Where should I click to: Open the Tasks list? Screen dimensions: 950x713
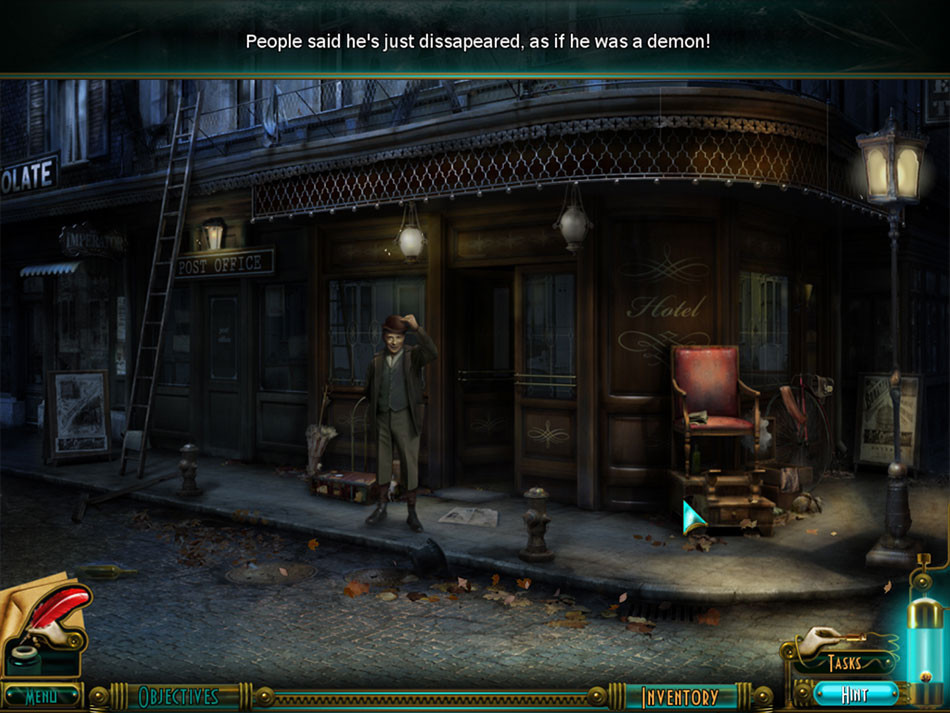point(843,662)
